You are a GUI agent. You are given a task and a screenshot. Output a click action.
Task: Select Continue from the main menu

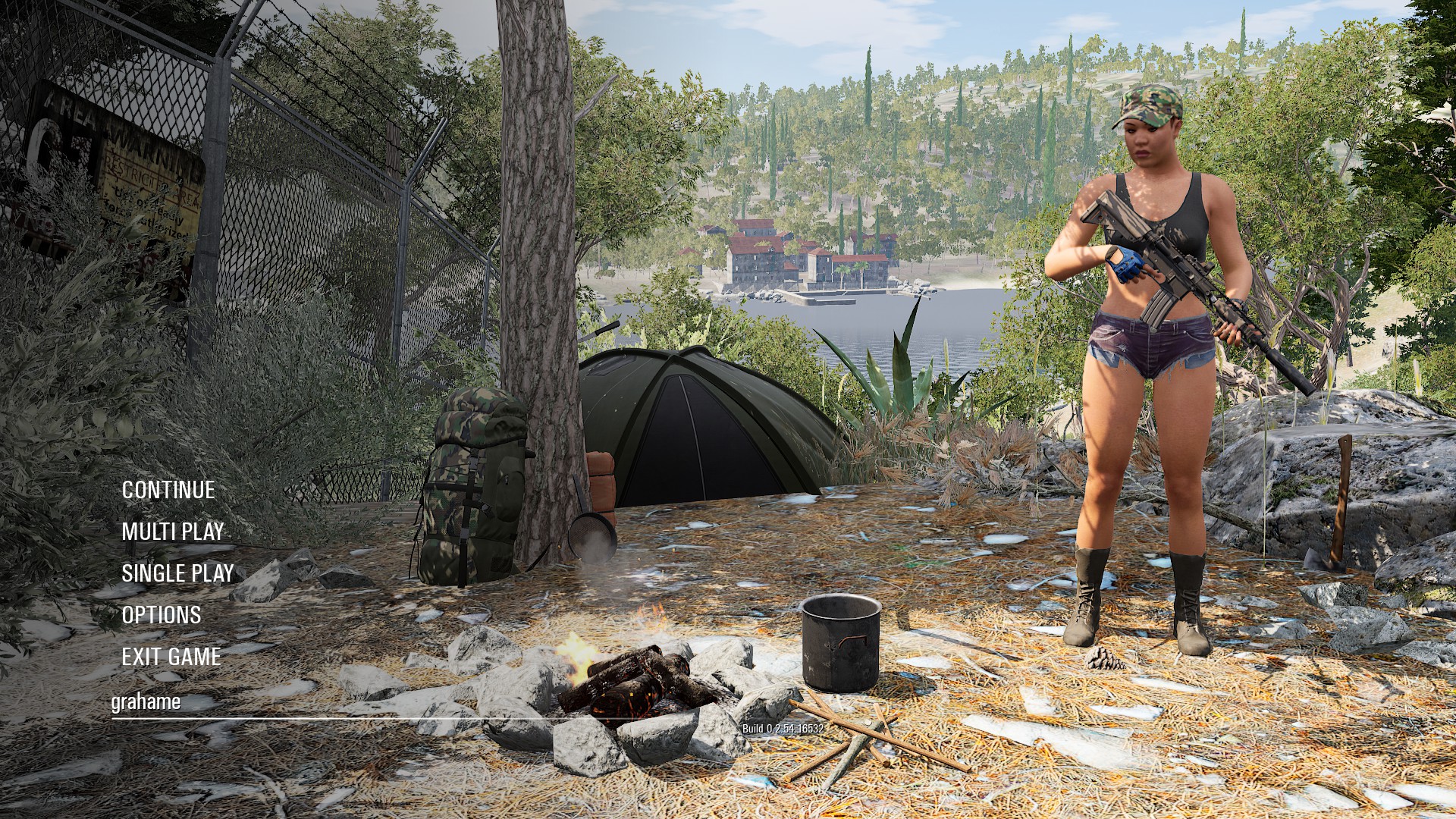point(168,491)
